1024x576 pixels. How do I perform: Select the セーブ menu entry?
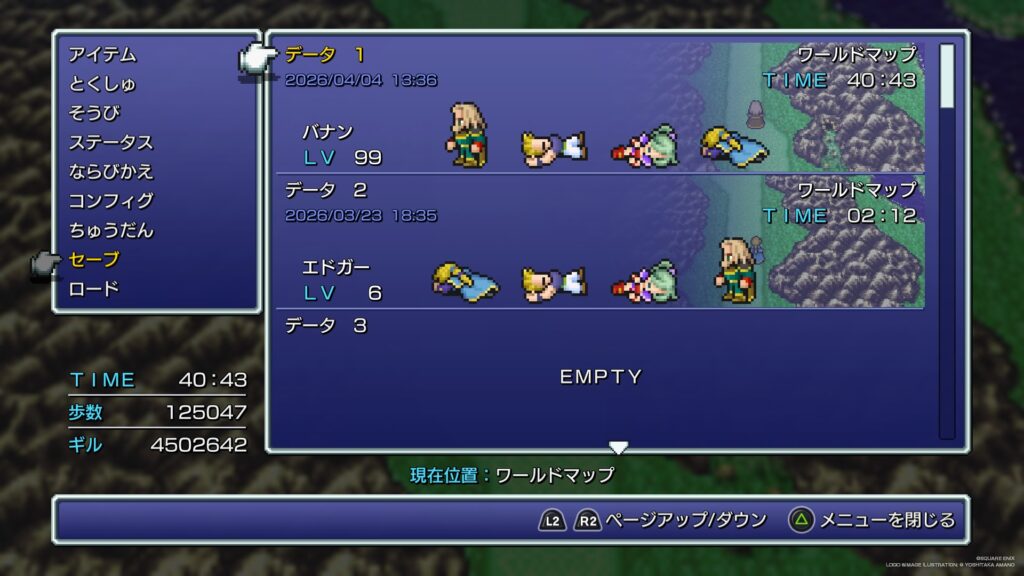click(94, 260)
